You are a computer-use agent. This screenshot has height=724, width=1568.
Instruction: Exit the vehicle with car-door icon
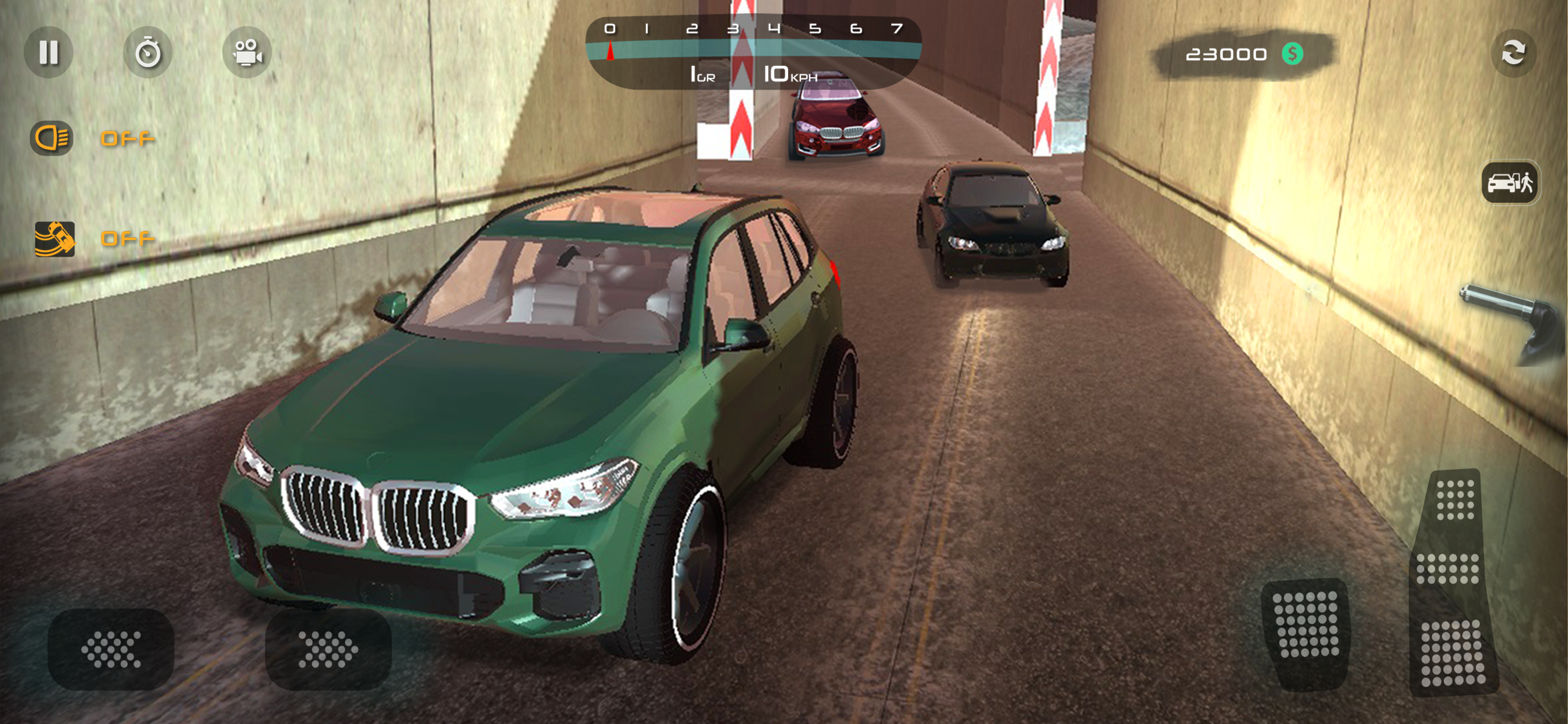tap(1510, 182)
